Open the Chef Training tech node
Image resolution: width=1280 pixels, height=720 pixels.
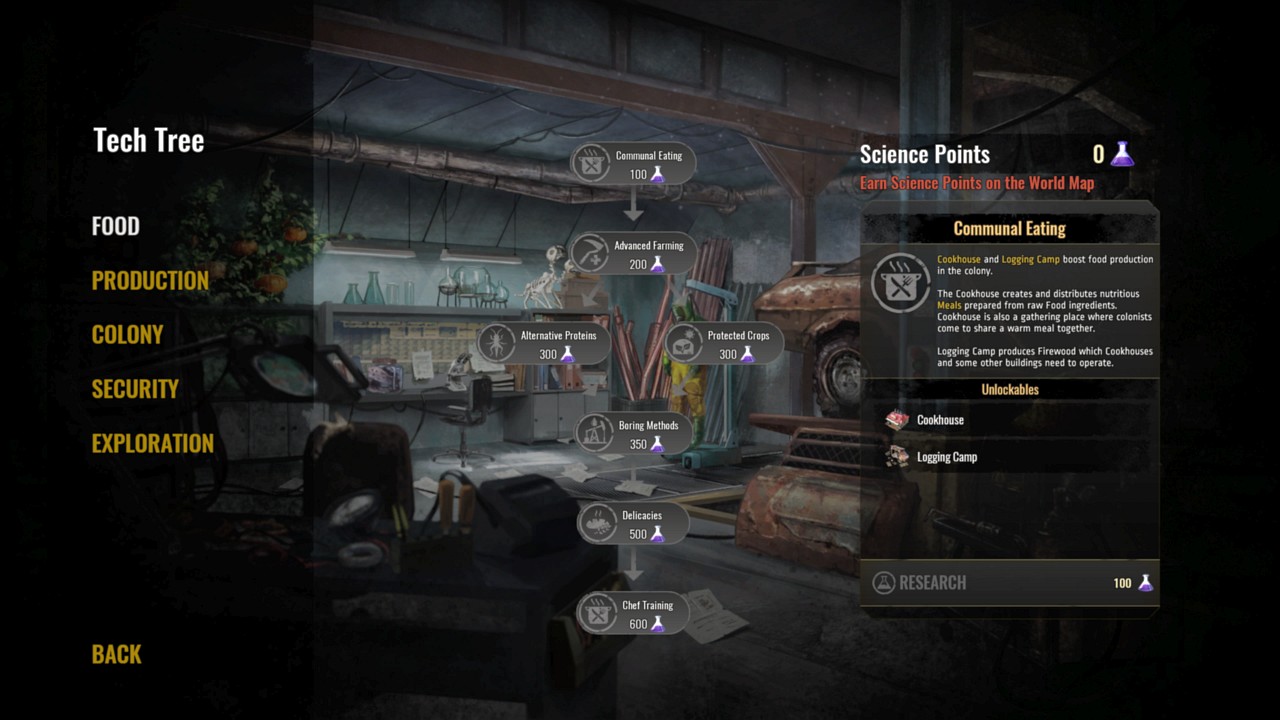click(633, 614)
